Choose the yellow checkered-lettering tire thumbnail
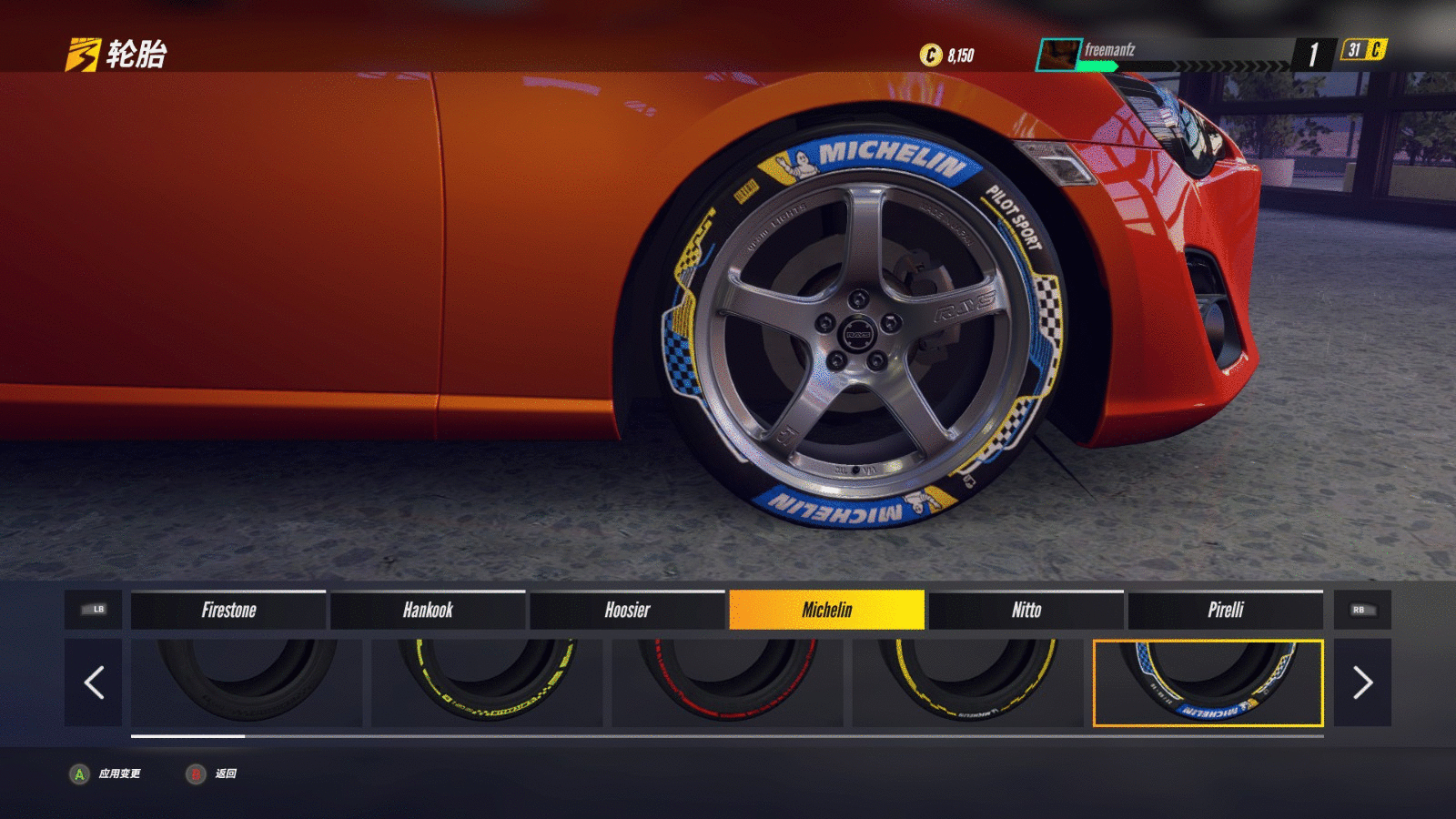This screenshot has height=819, width=1456. point(487,682)
